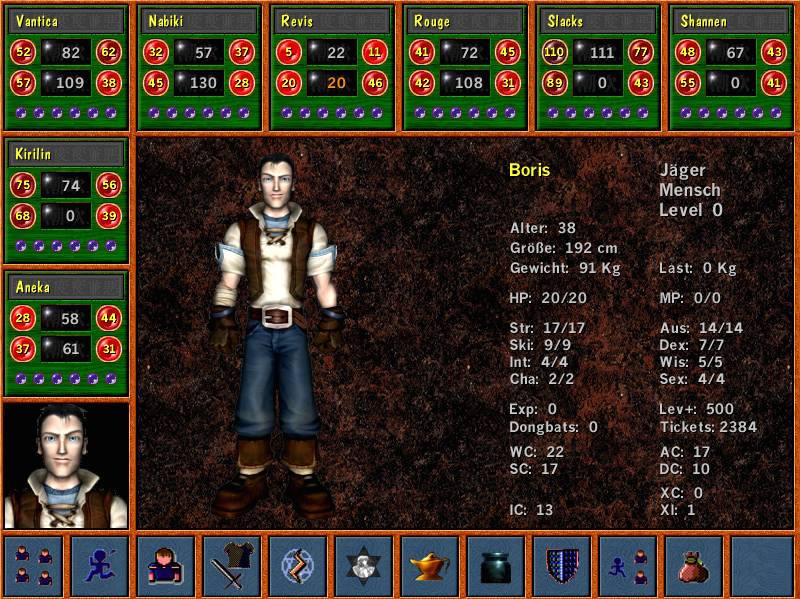This screenshot has height=599, width=800.
Task: Select Nabiki's party panel
Action: [x=199, y=67]
